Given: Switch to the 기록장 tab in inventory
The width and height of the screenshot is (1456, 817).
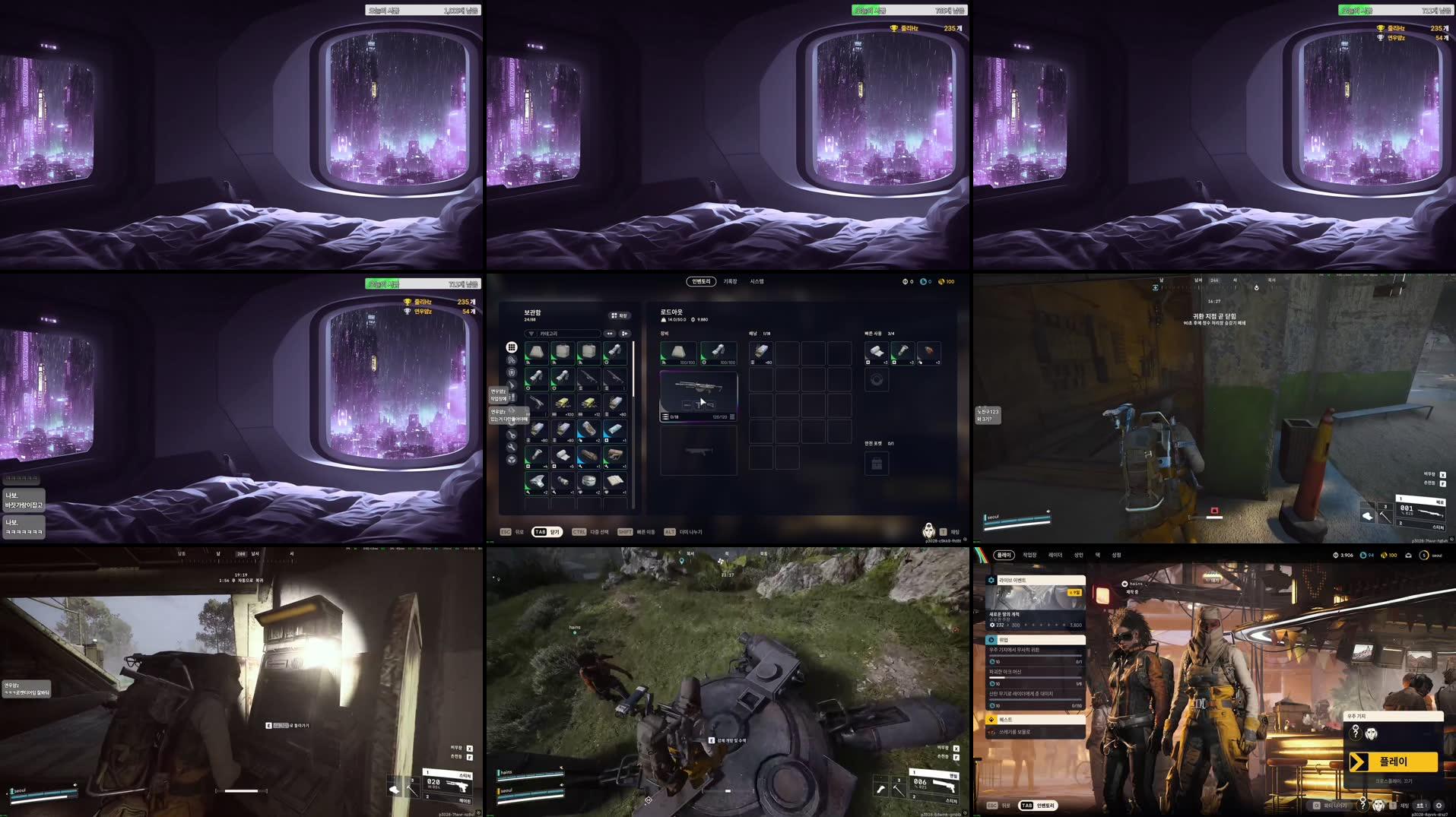Looking at the screenshot, I should point(731,281).
